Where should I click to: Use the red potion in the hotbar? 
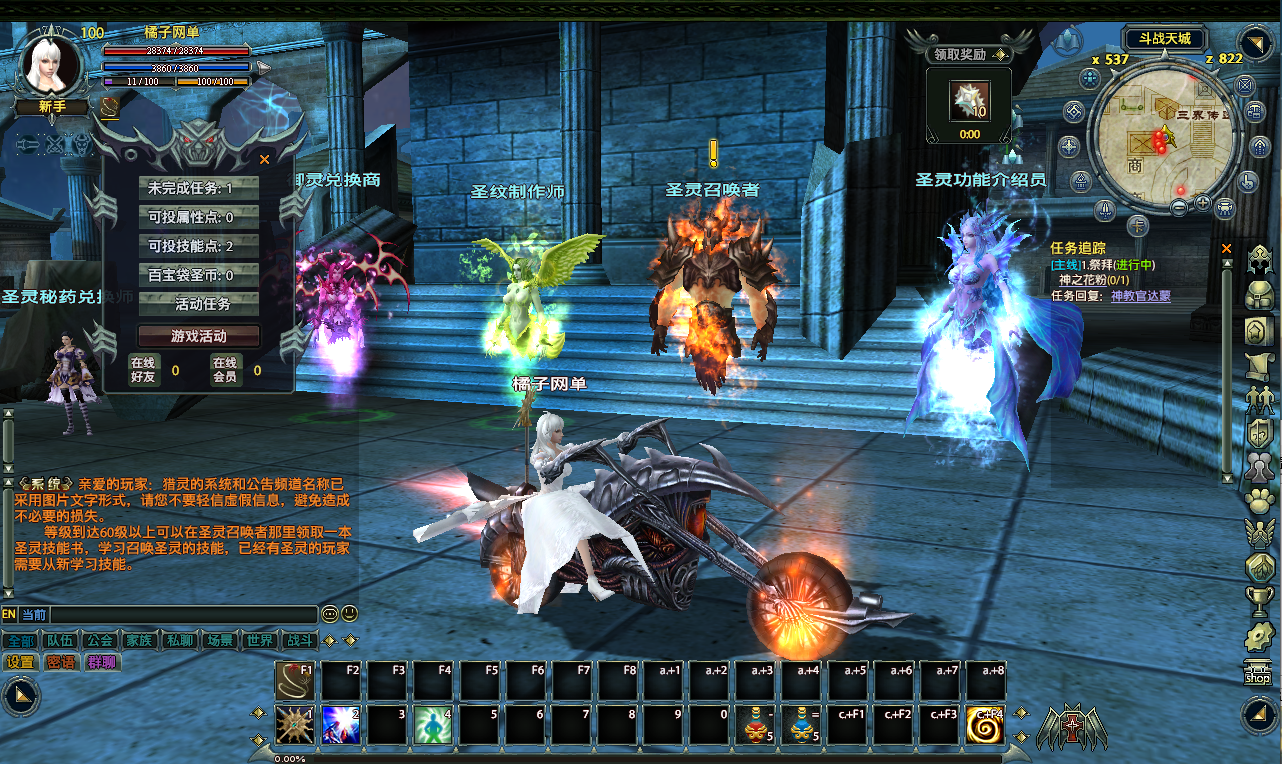click(756, 725)
